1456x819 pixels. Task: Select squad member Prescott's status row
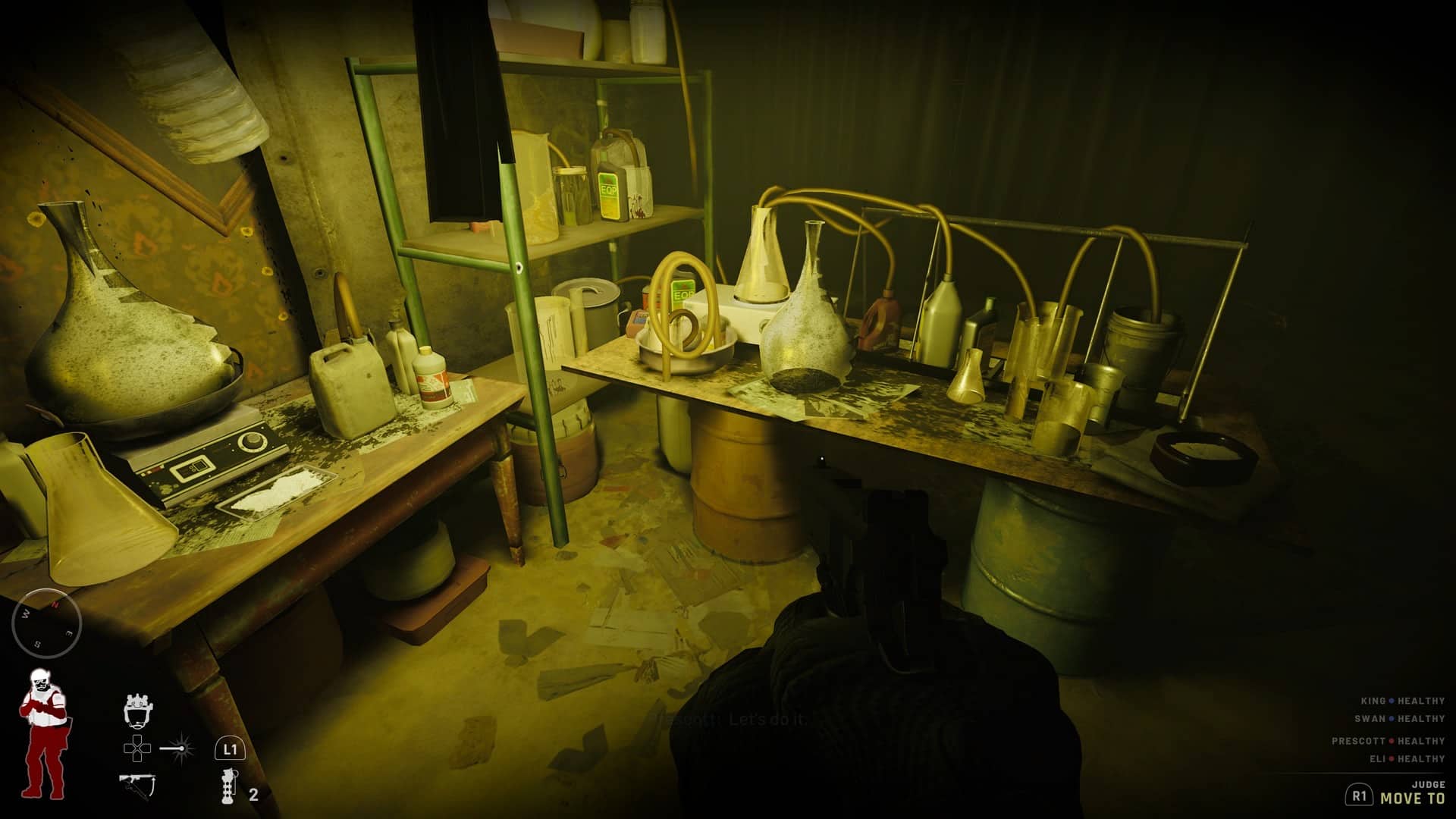(1388, 741)
